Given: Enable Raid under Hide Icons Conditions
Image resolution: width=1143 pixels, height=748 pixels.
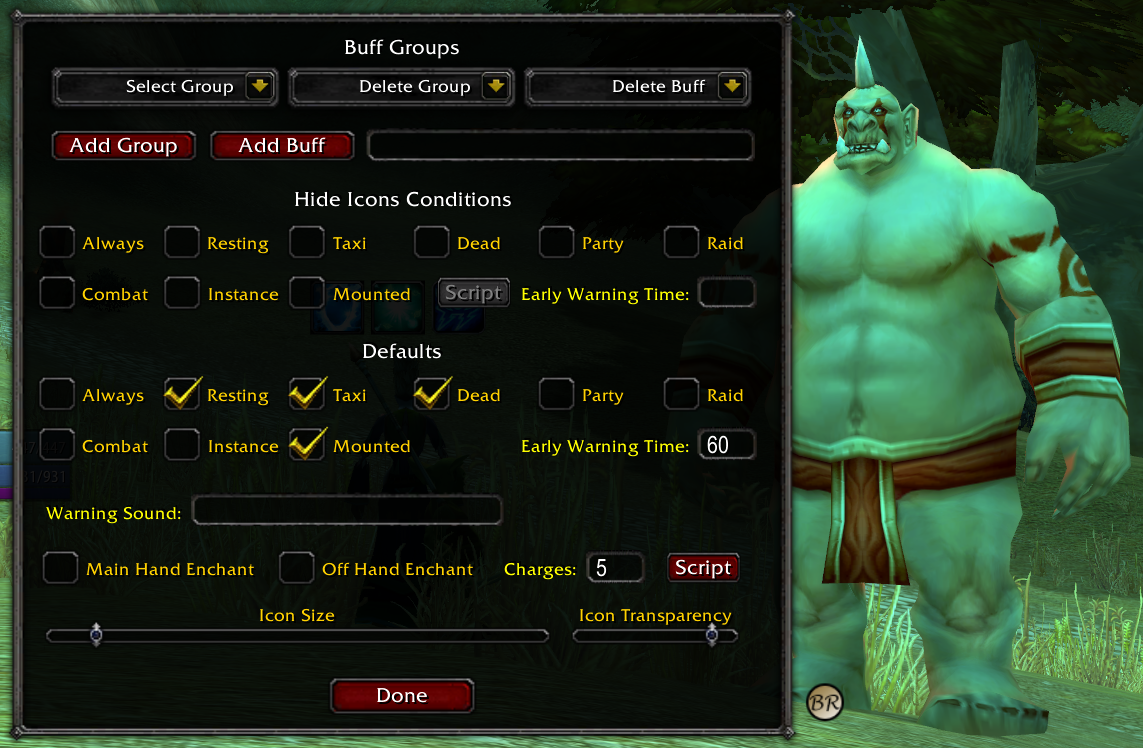Looking at the screenshot, I should [x=682, y=242].
